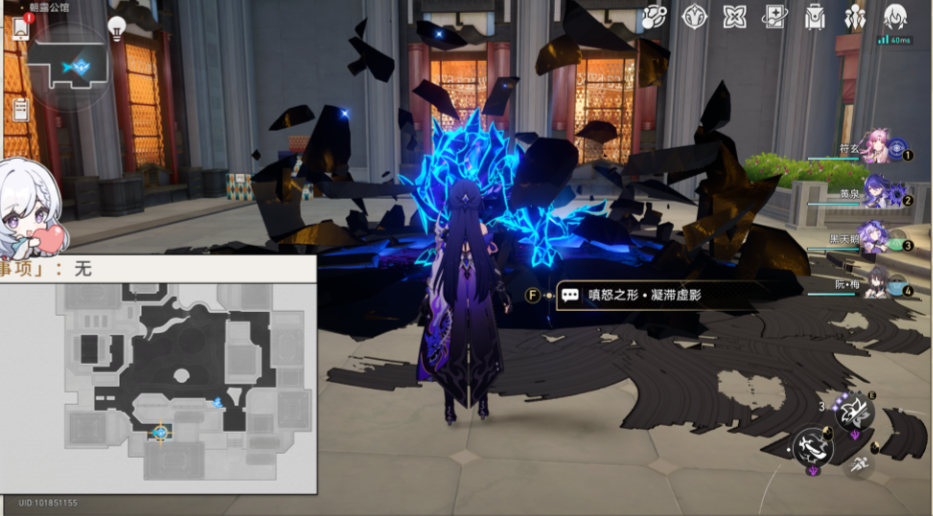Click the lightbulb hint icon
Screen dimensions: 933x516
(117, 27)
